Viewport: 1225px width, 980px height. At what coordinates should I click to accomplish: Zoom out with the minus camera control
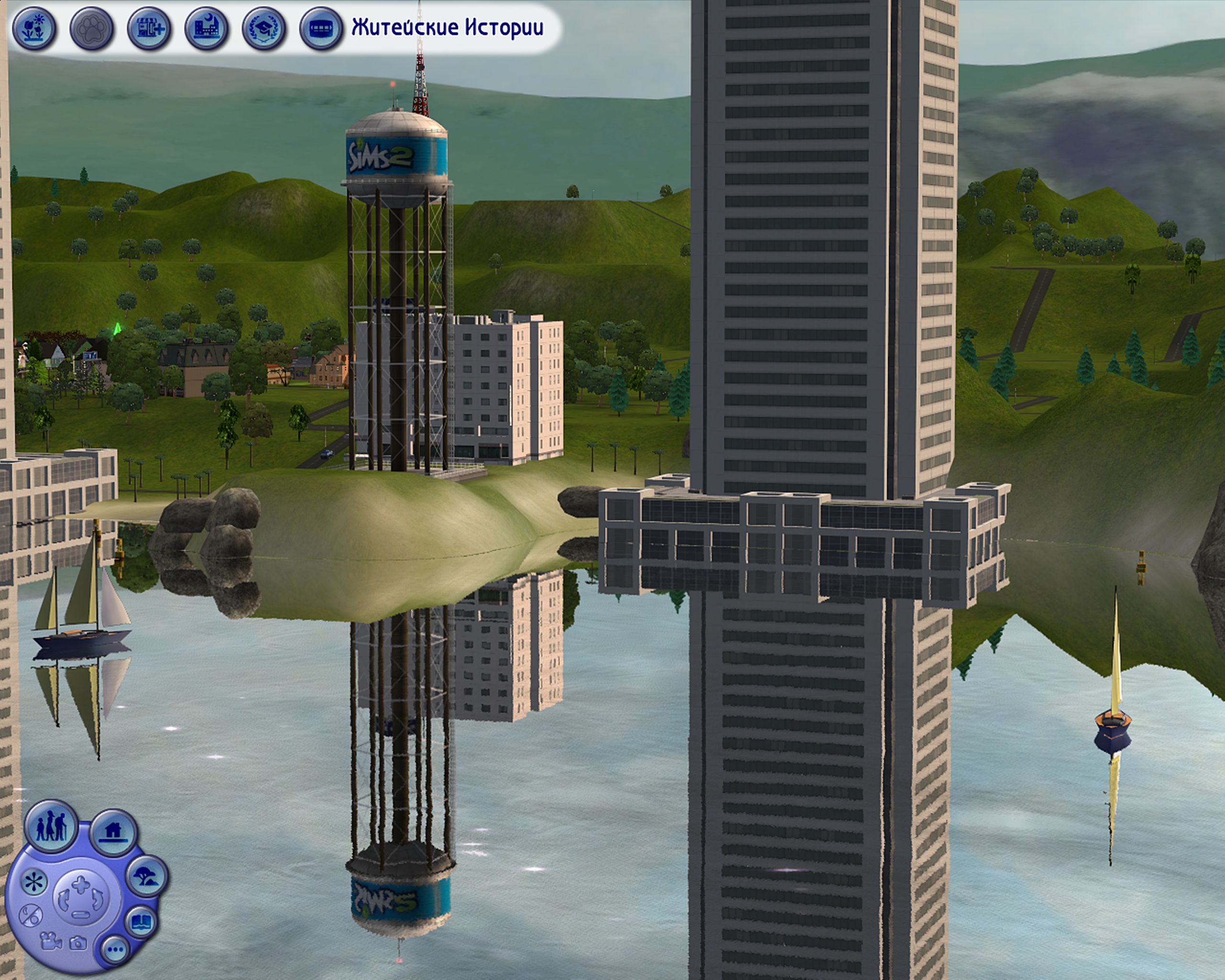click(x=80, y=914)
